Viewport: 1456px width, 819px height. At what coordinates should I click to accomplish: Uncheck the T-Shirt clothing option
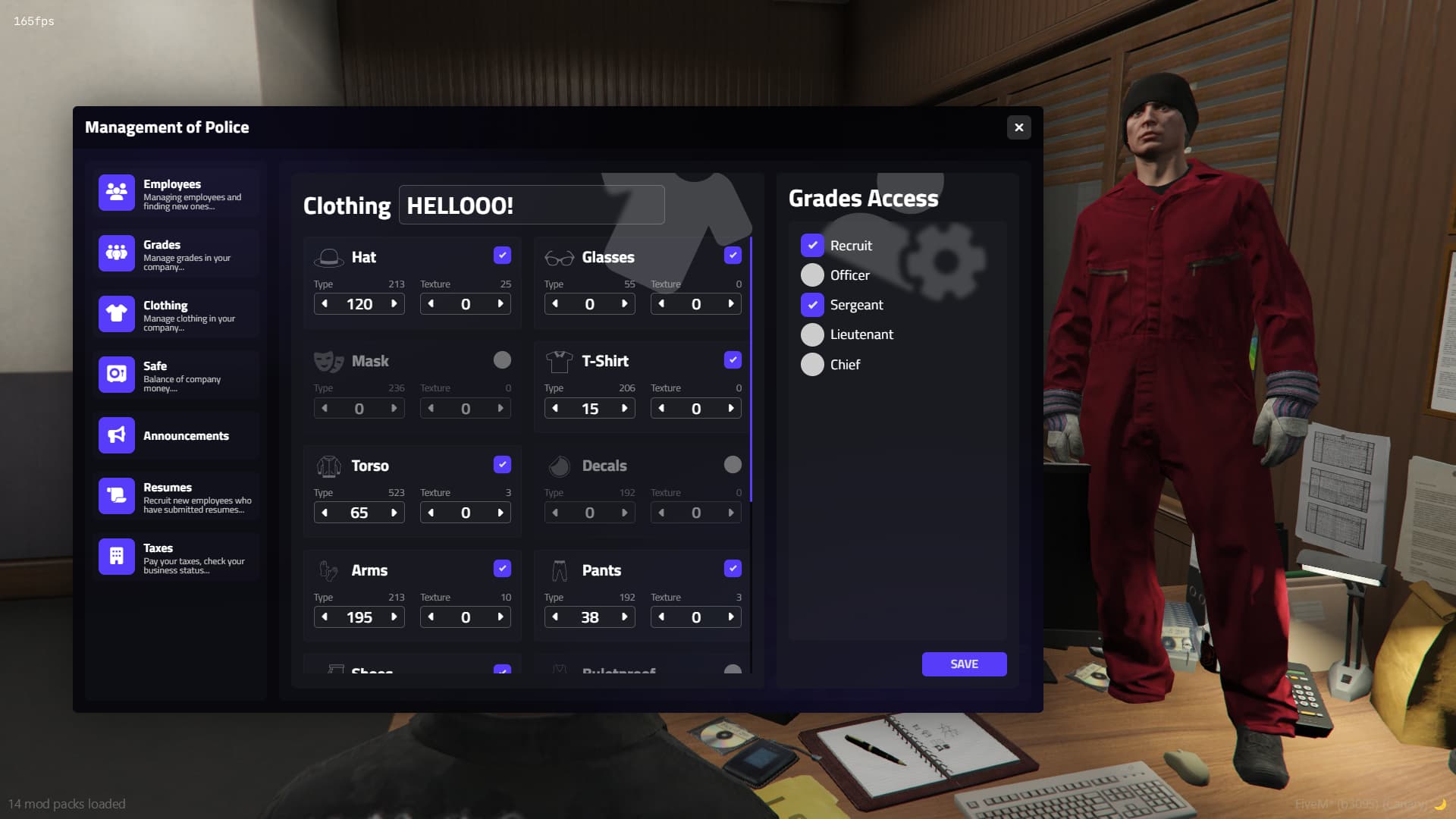[x=733, y=359]
